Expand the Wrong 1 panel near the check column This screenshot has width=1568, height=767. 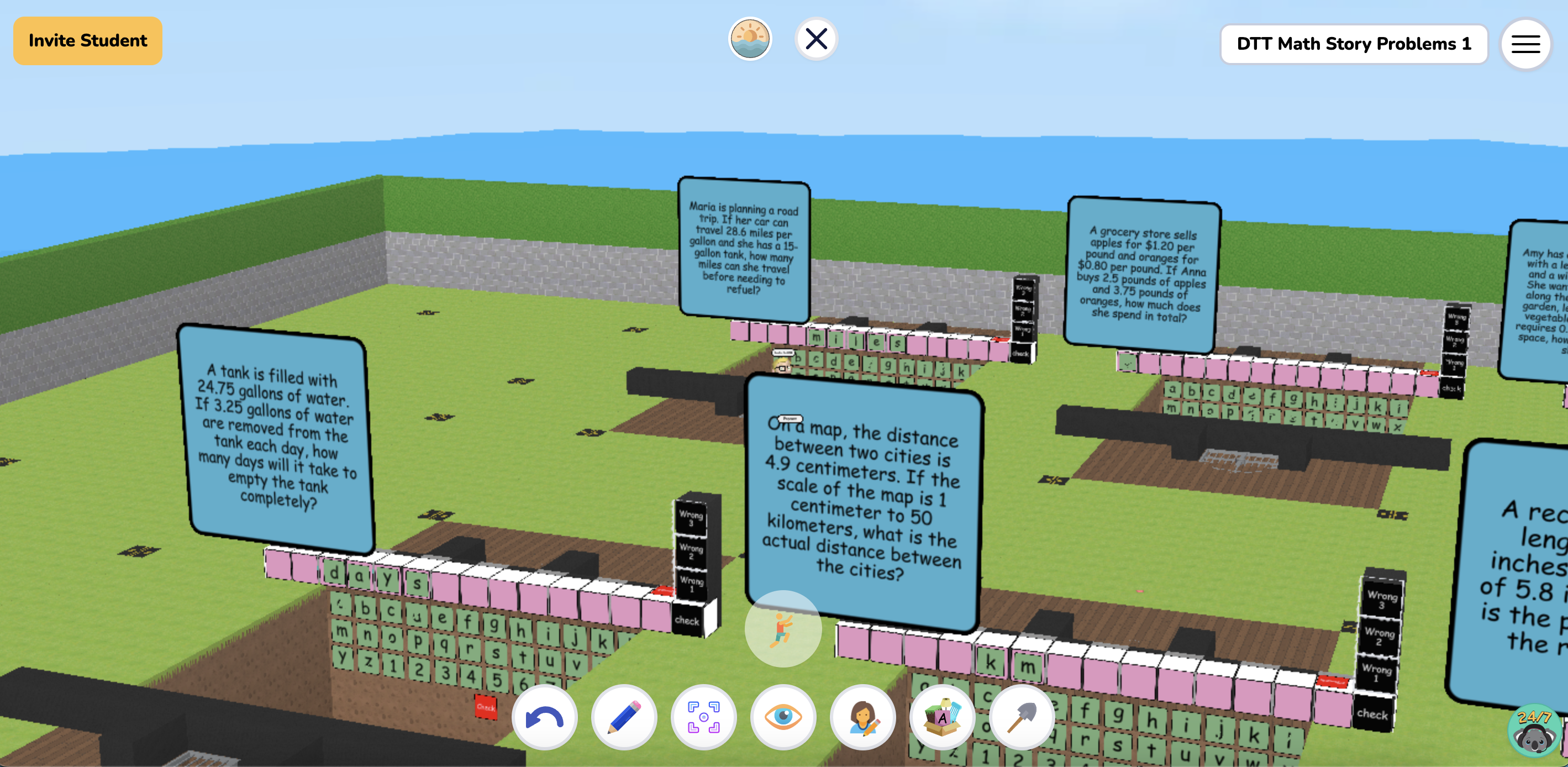[x=693, y=583]
